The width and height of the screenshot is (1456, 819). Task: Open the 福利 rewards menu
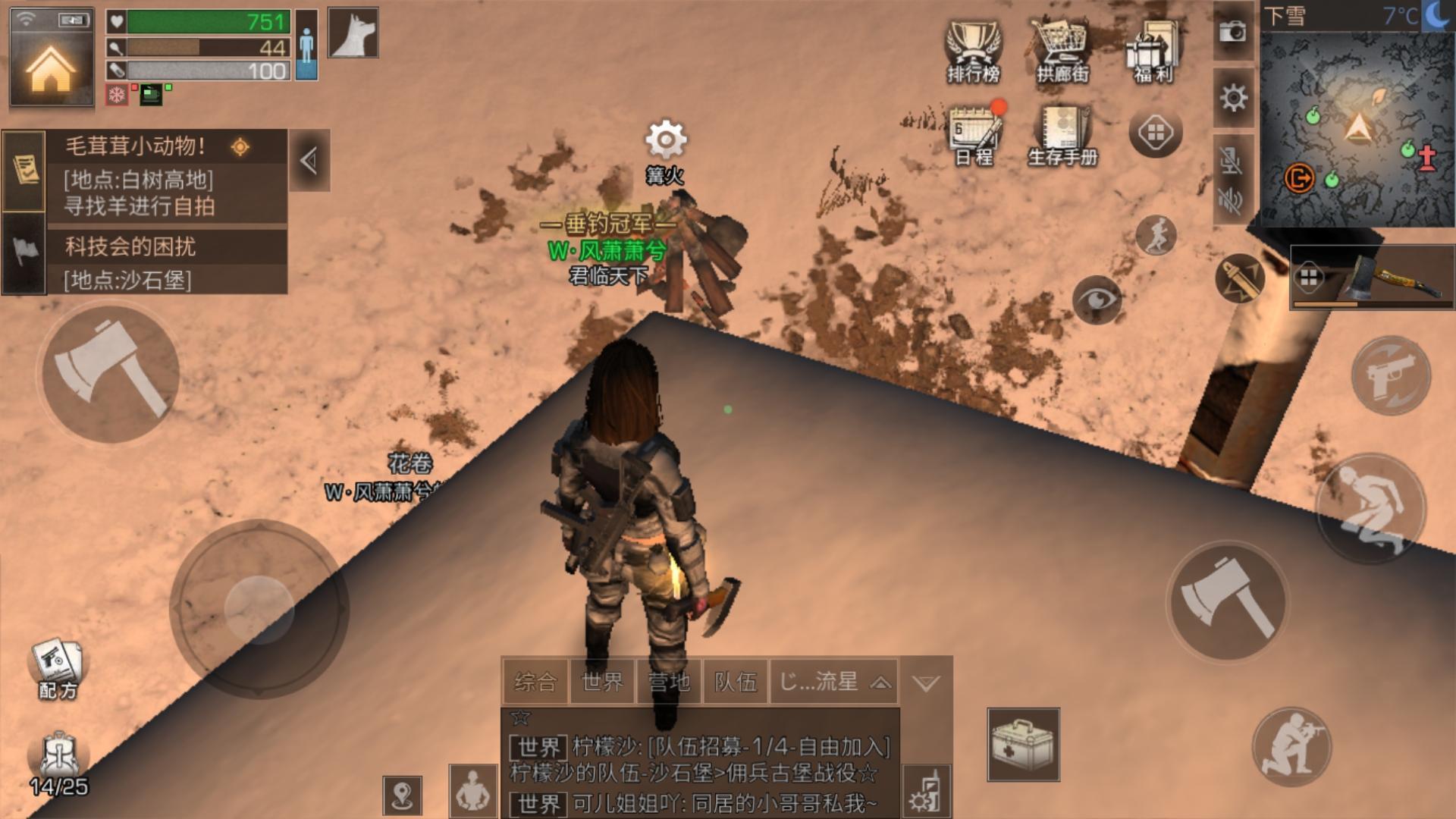[x=1153, y=51]
